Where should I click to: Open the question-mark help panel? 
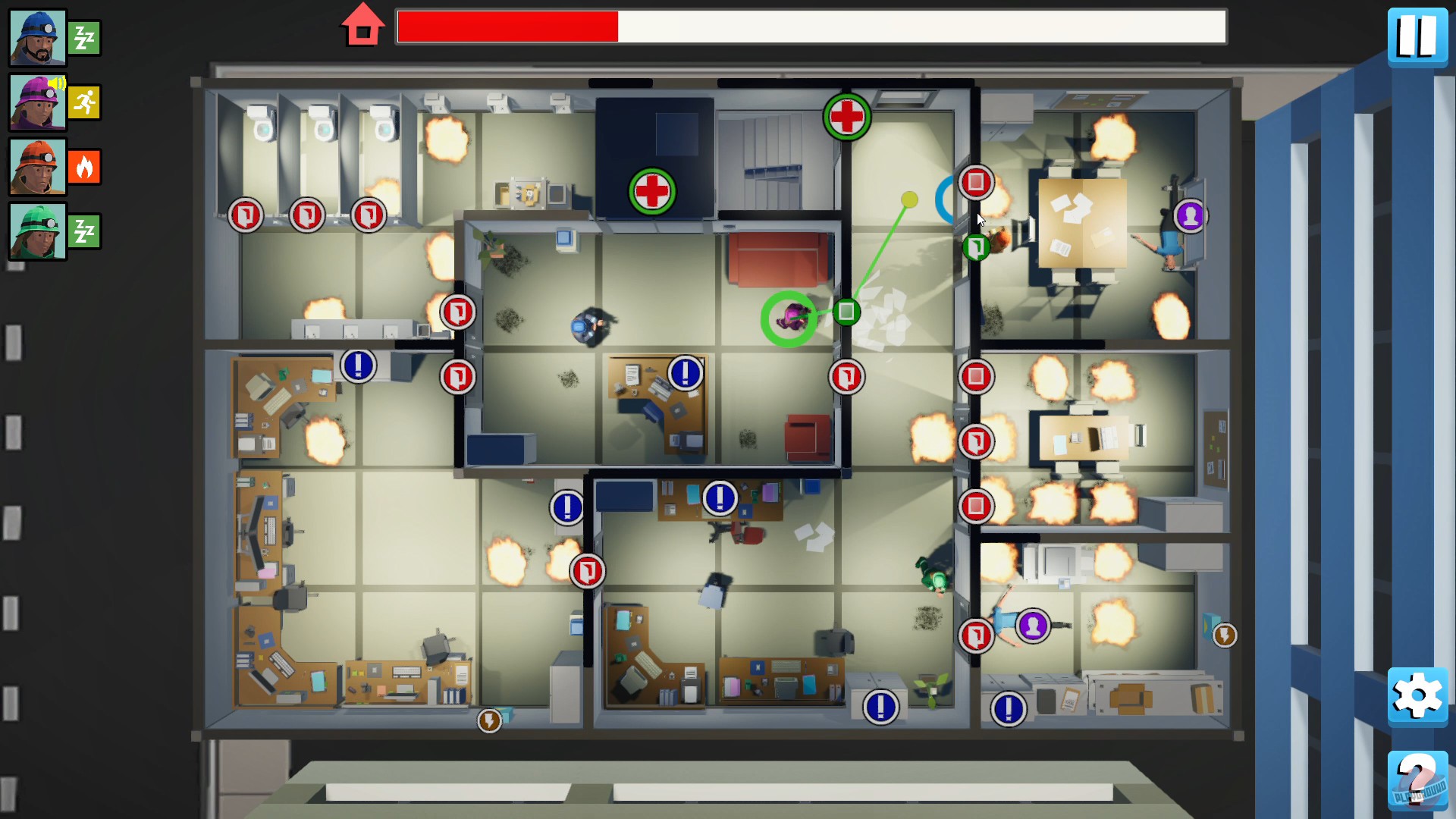click(1417, 781)
